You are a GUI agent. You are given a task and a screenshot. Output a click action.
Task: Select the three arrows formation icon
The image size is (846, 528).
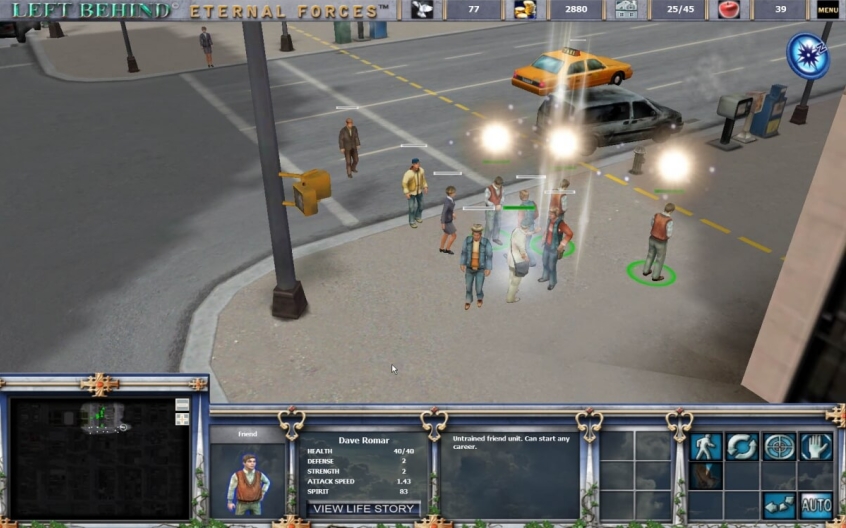point(779,505)
